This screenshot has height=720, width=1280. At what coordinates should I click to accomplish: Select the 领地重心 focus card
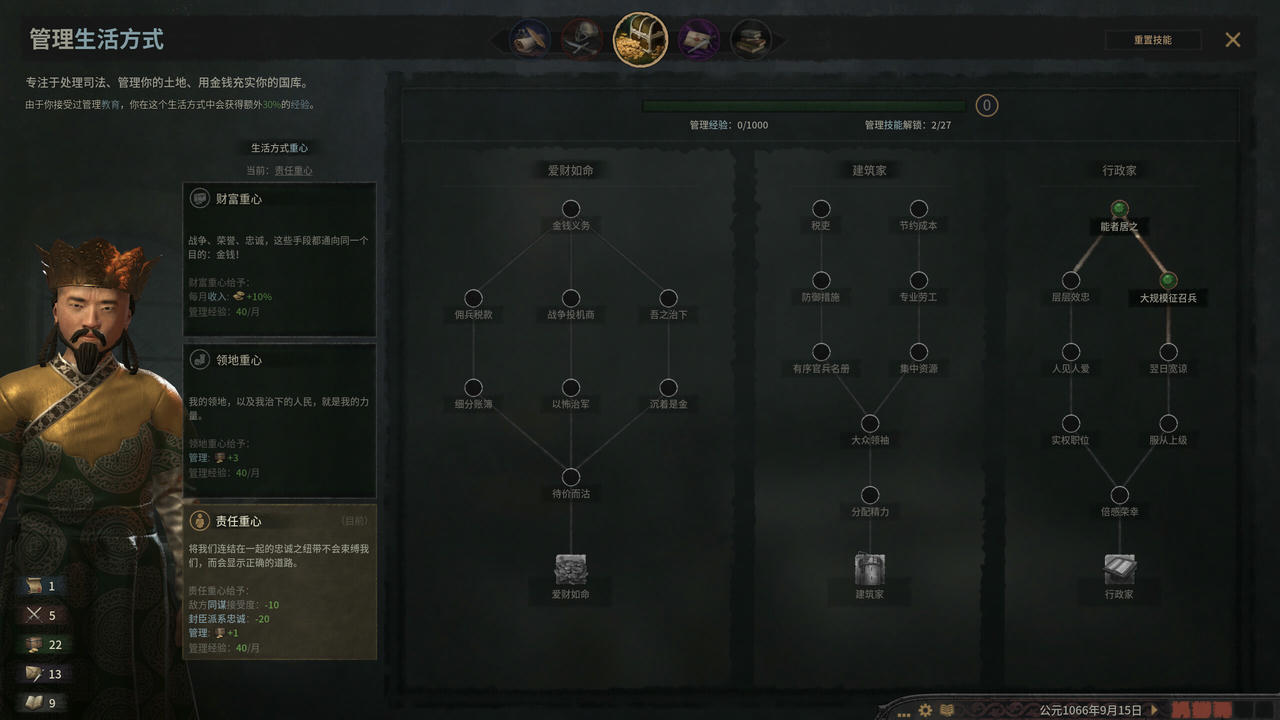(x=279, y=420)
